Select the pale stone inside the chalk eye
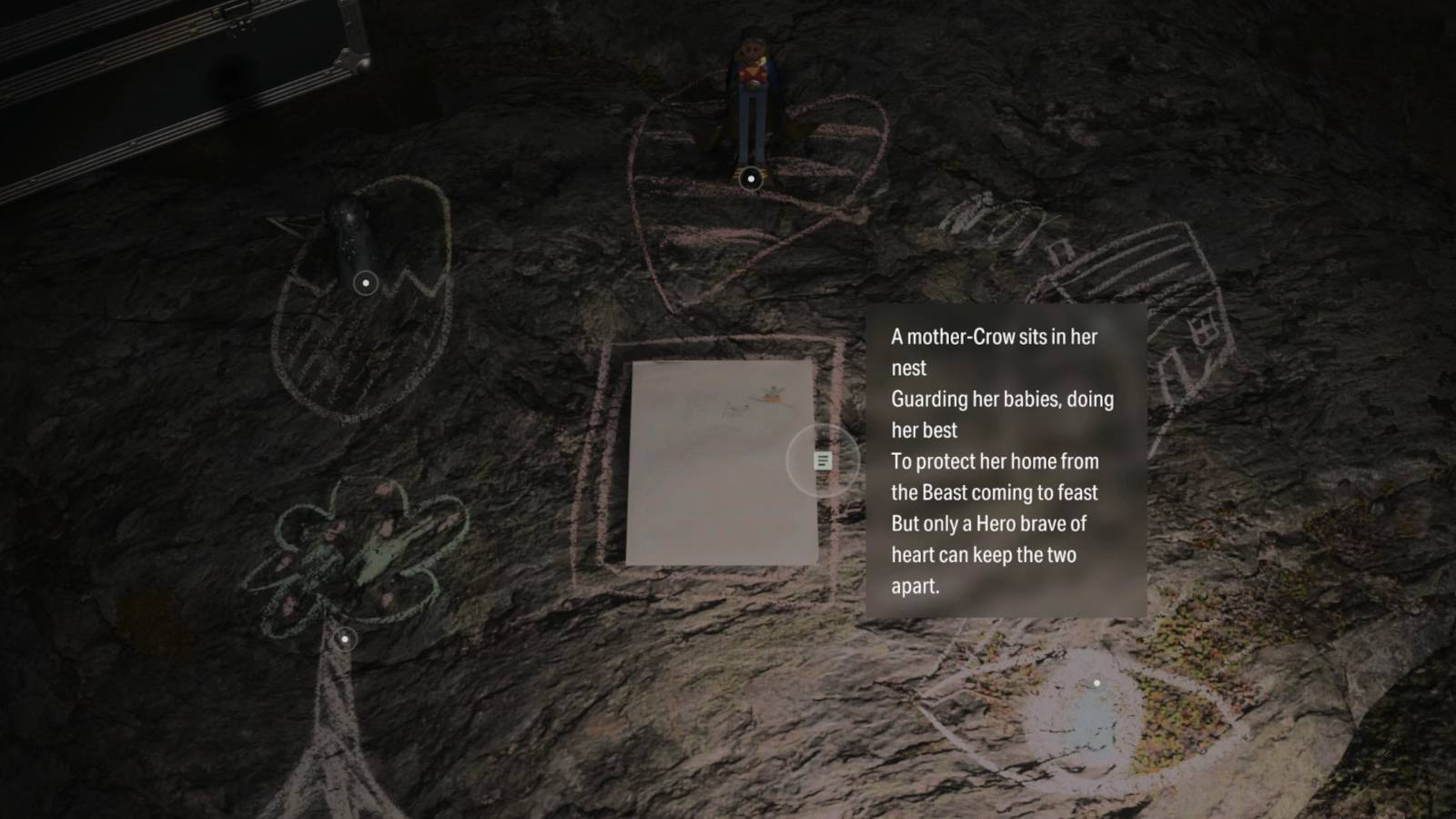The height and width of the screenshot is (819, 1456). (1092, 710)
